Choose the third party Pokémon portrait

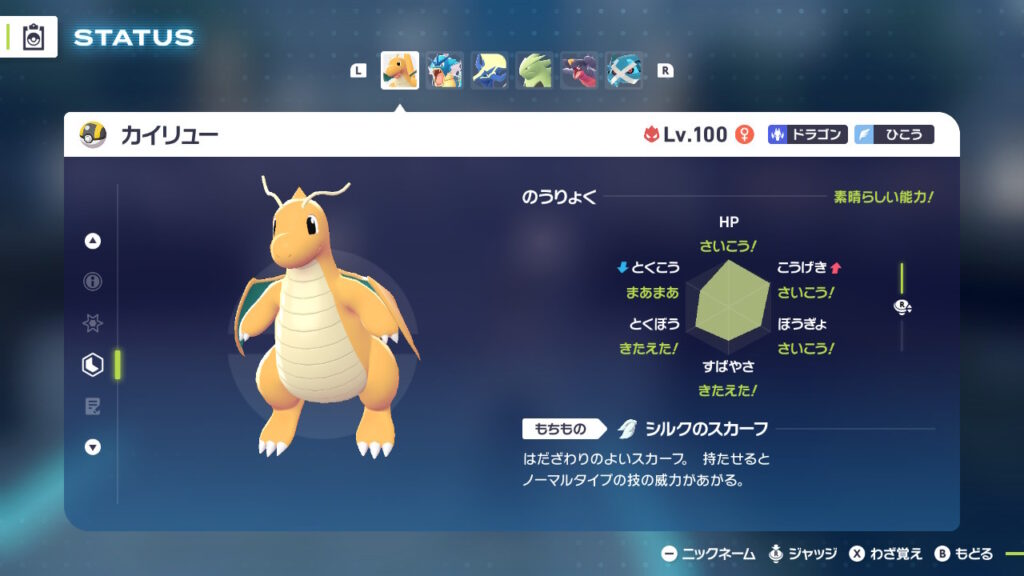point(489,71)
